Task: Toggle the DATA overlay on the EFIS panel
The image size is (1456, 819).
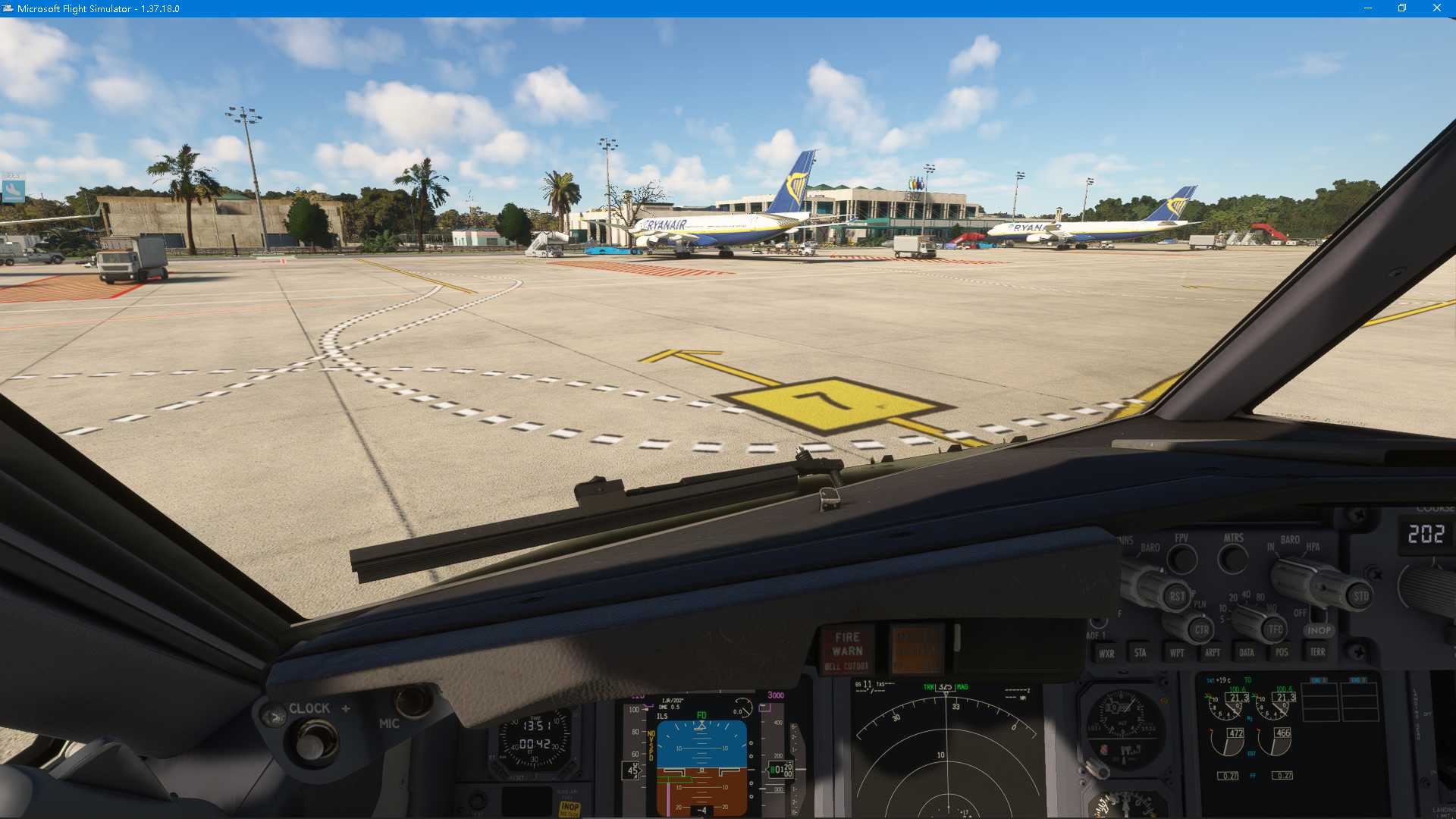Action: (x=1247, y=652)
